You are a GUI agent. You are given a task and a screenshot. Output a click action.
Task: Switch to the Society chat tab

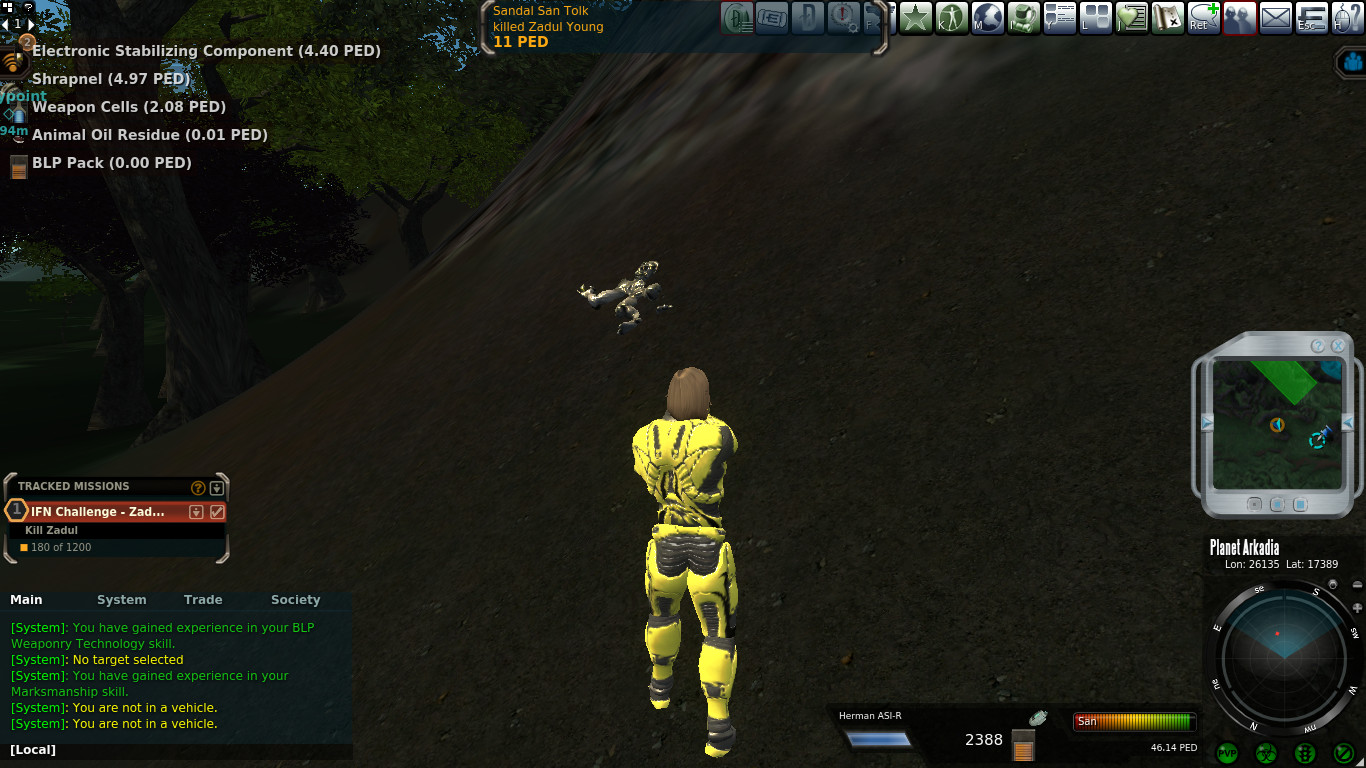click(295, 600)
